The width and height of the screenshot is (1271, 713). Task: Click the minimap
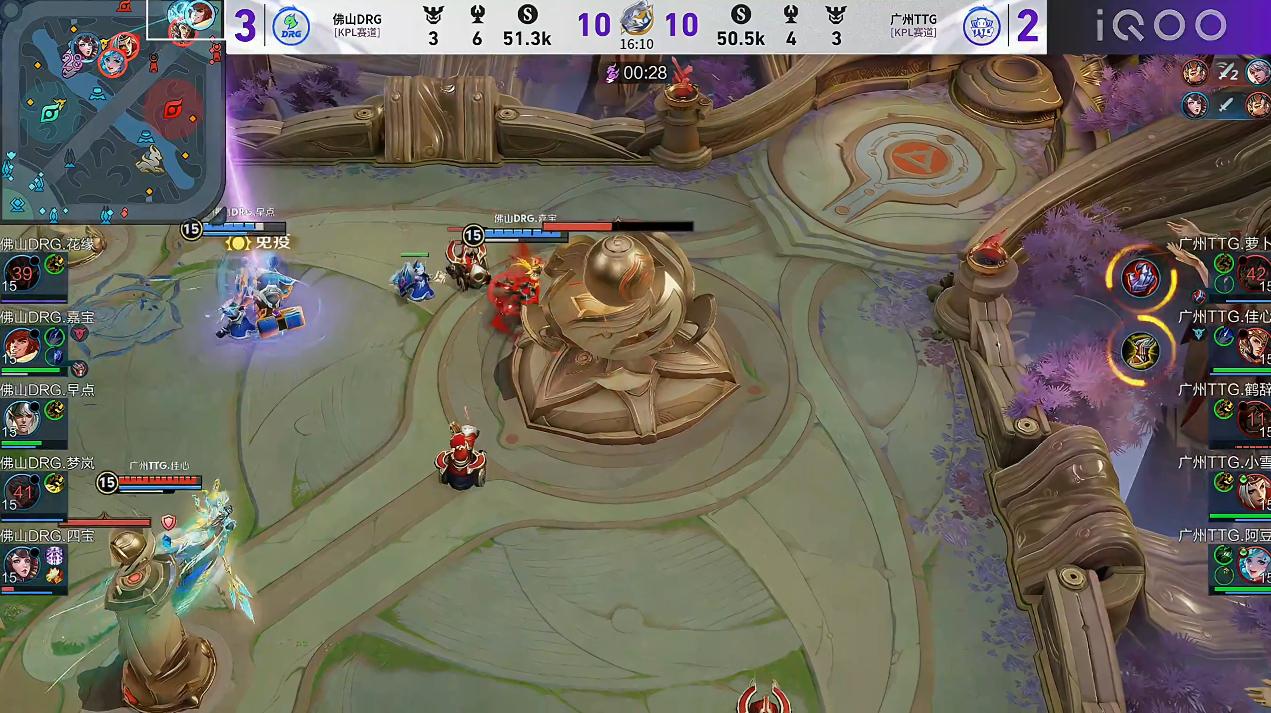tap(110, 110)
